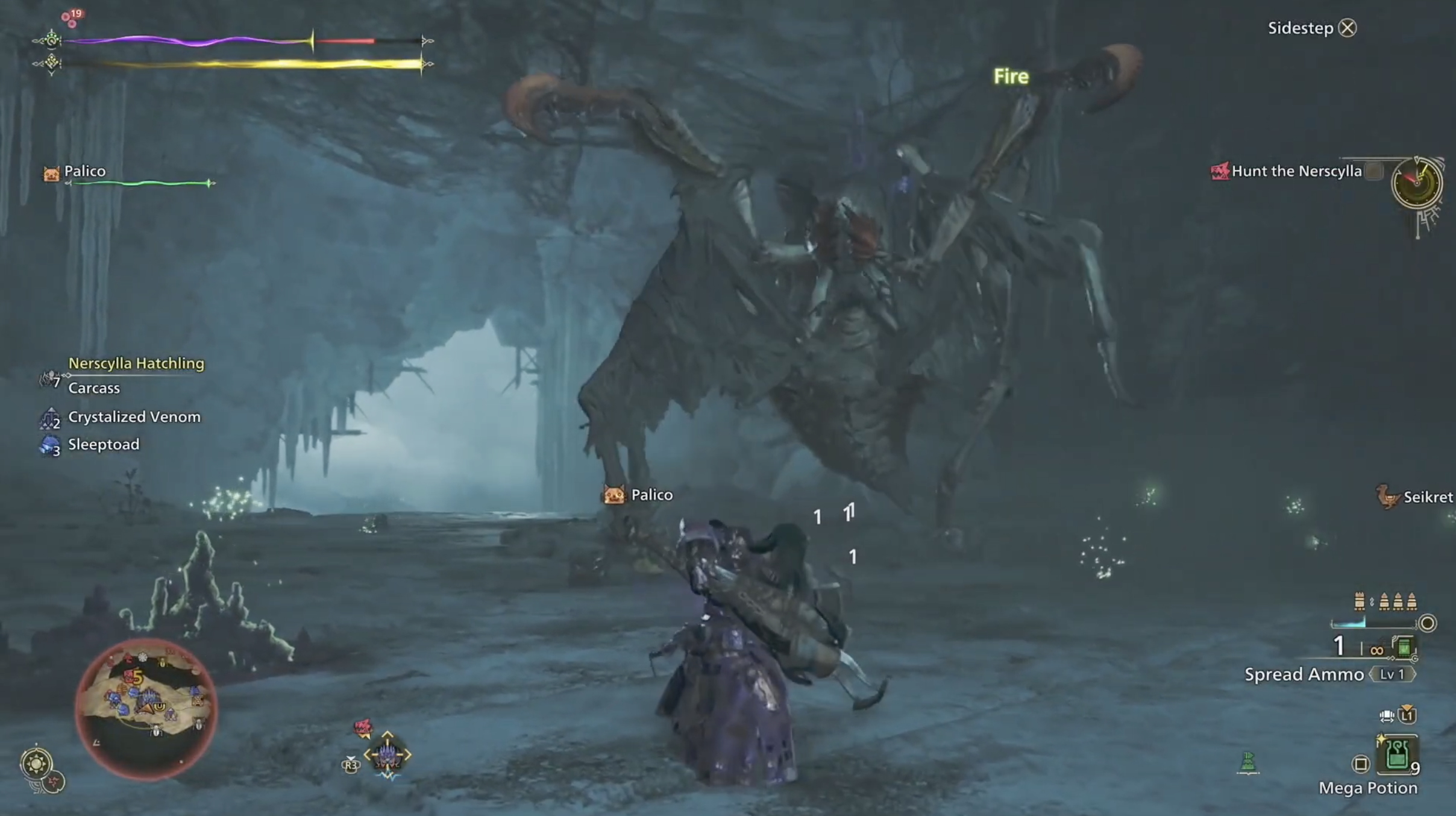Click the quest timer clock
1456x816 pixels.
pyautogui.click(x=1416, y=183)
